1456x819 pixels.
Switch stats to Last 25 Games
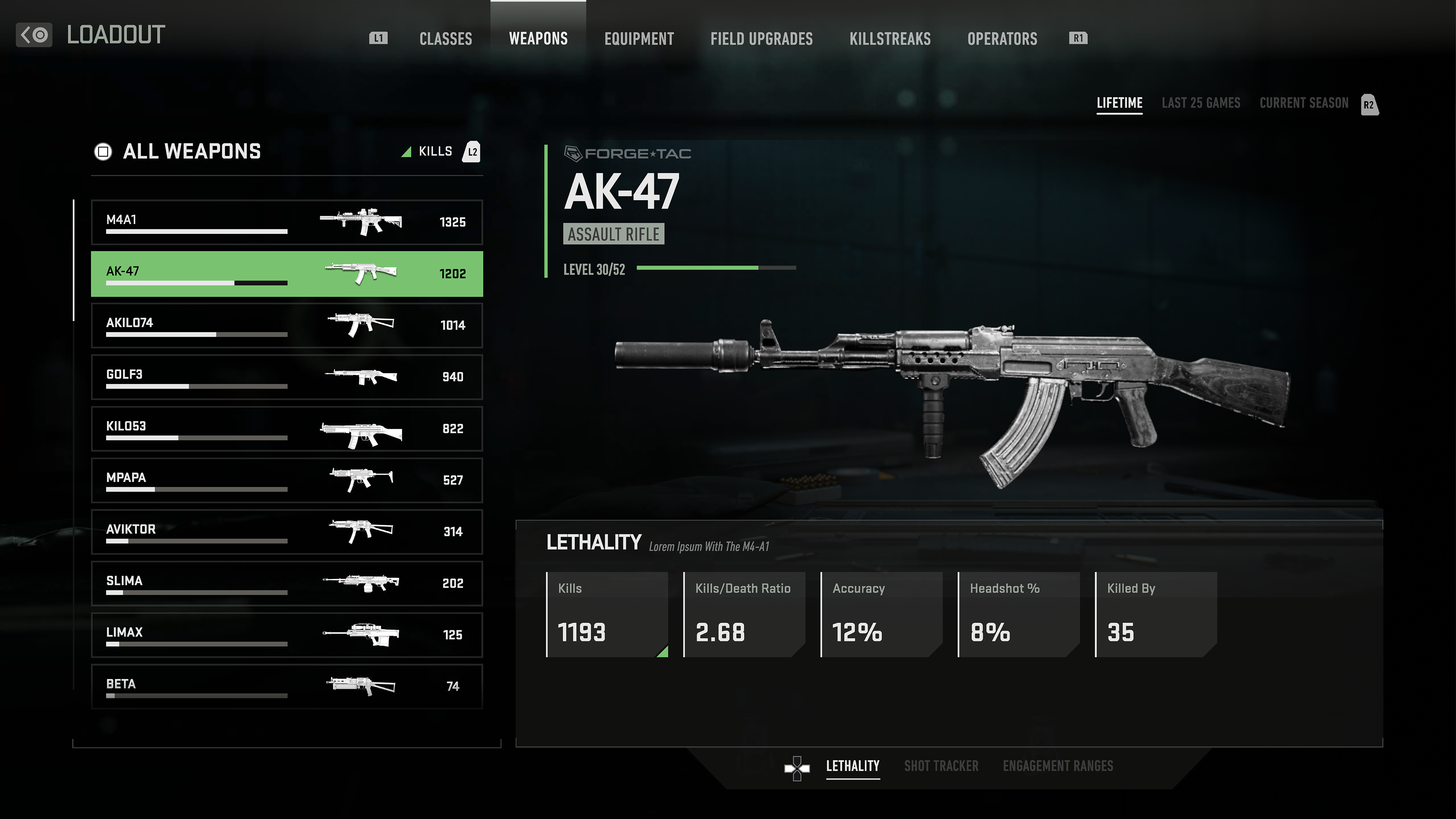click(x=1200, y=103)
